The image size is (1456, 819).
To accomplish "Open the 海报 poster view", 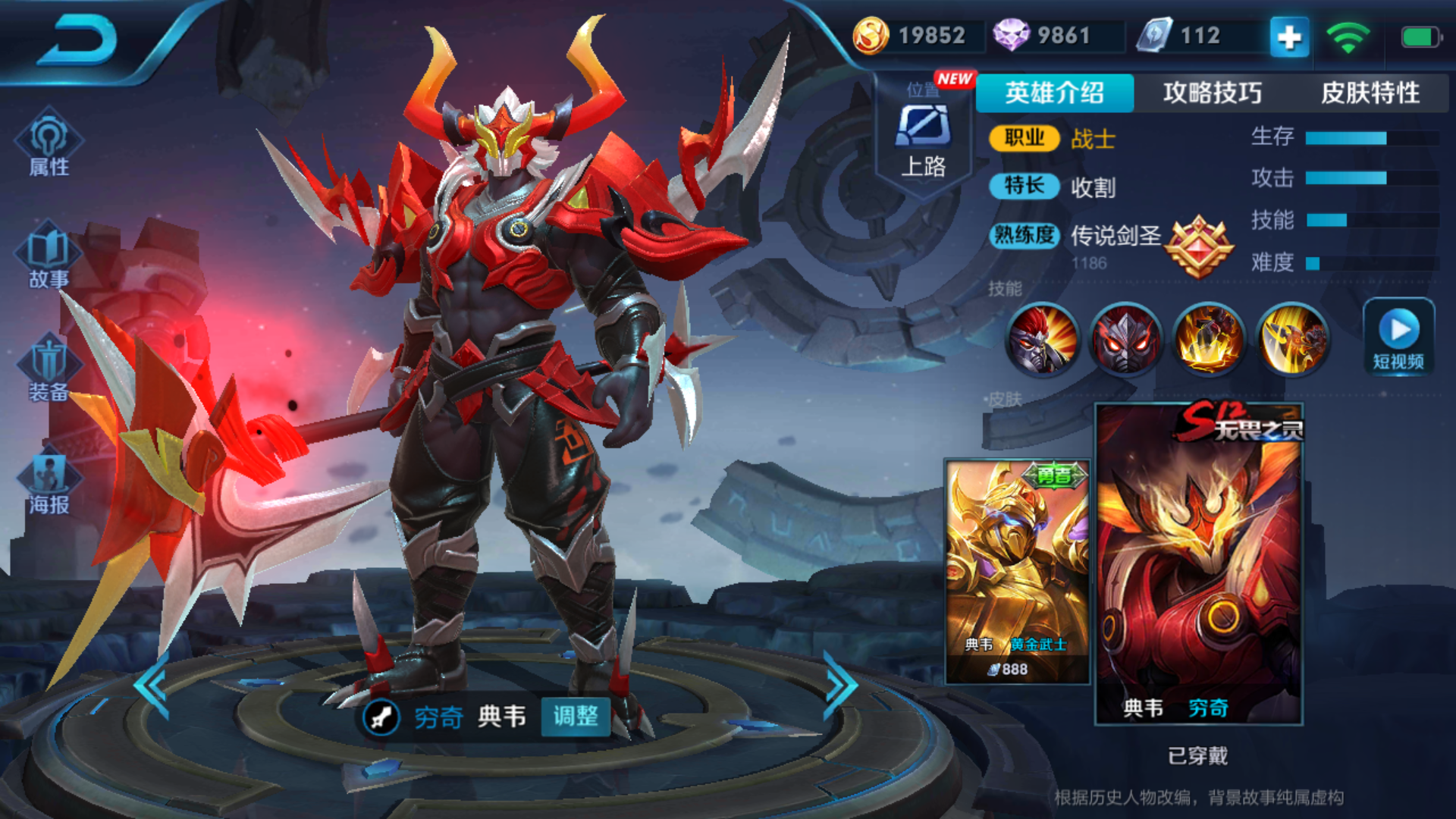I will coord(49,482).
